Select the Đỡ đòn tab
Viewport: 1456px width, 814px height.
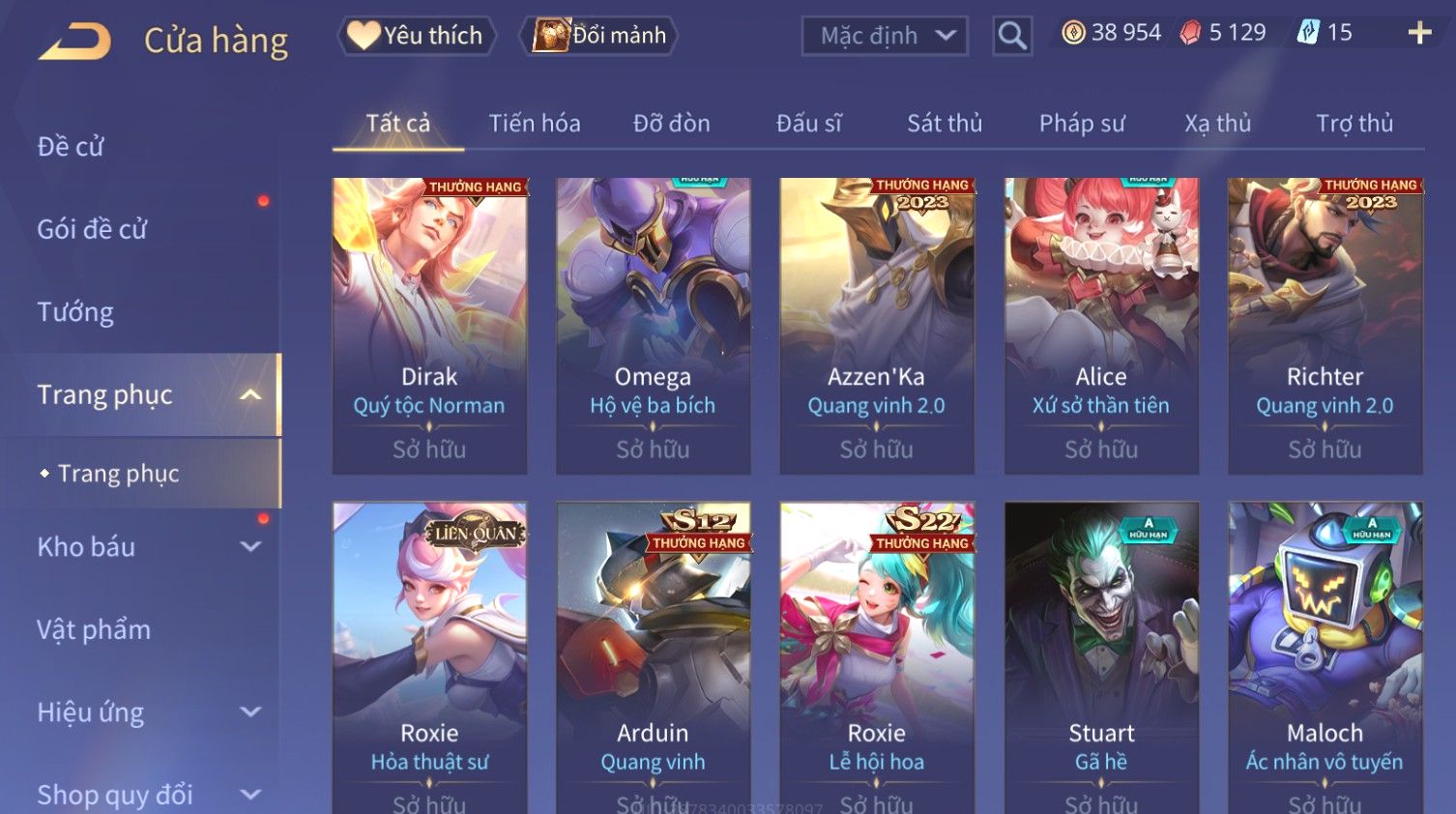point(671,124)
